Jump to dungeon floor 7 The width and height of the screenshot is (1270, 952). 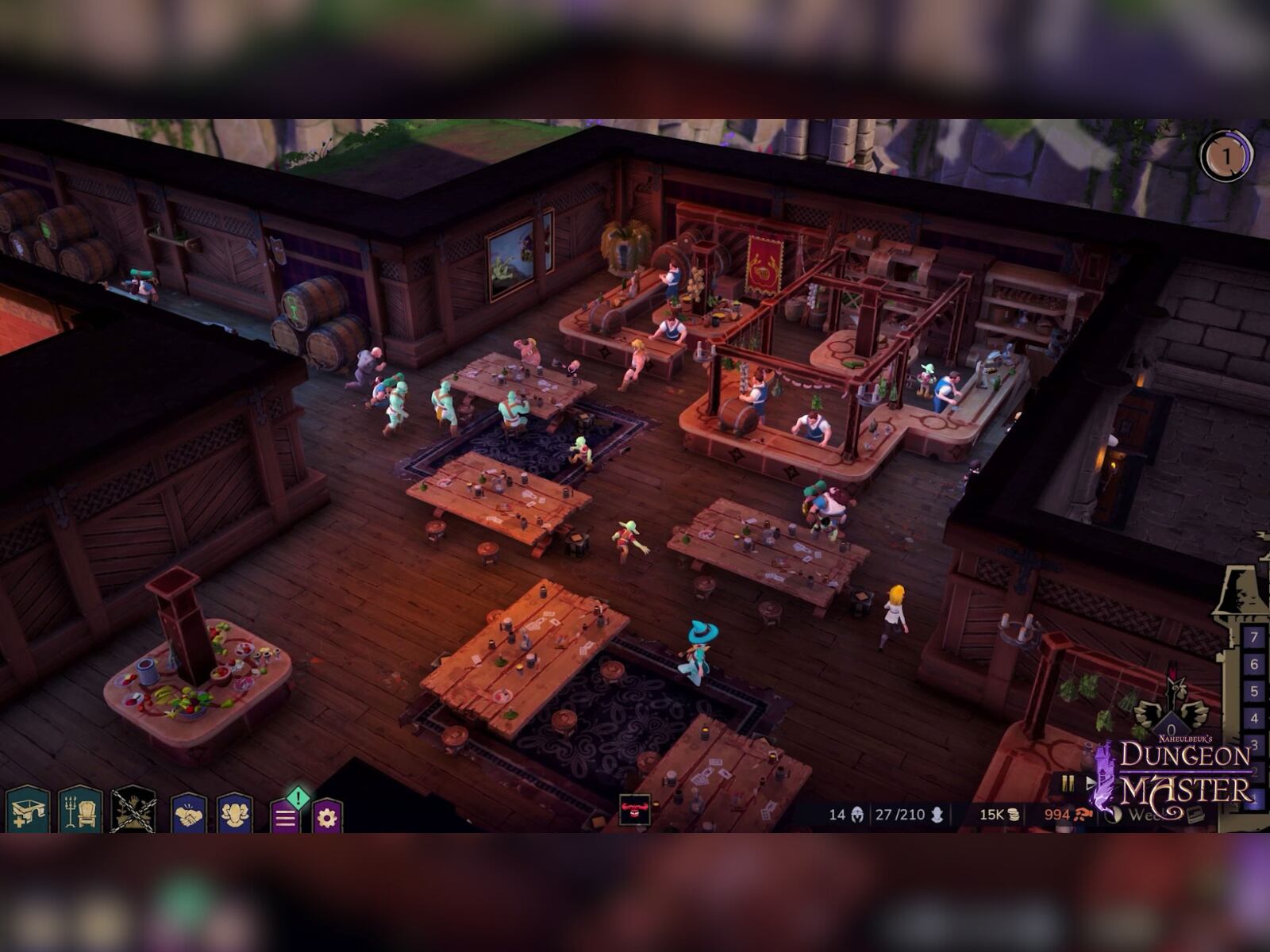(x=1254, y=637)
